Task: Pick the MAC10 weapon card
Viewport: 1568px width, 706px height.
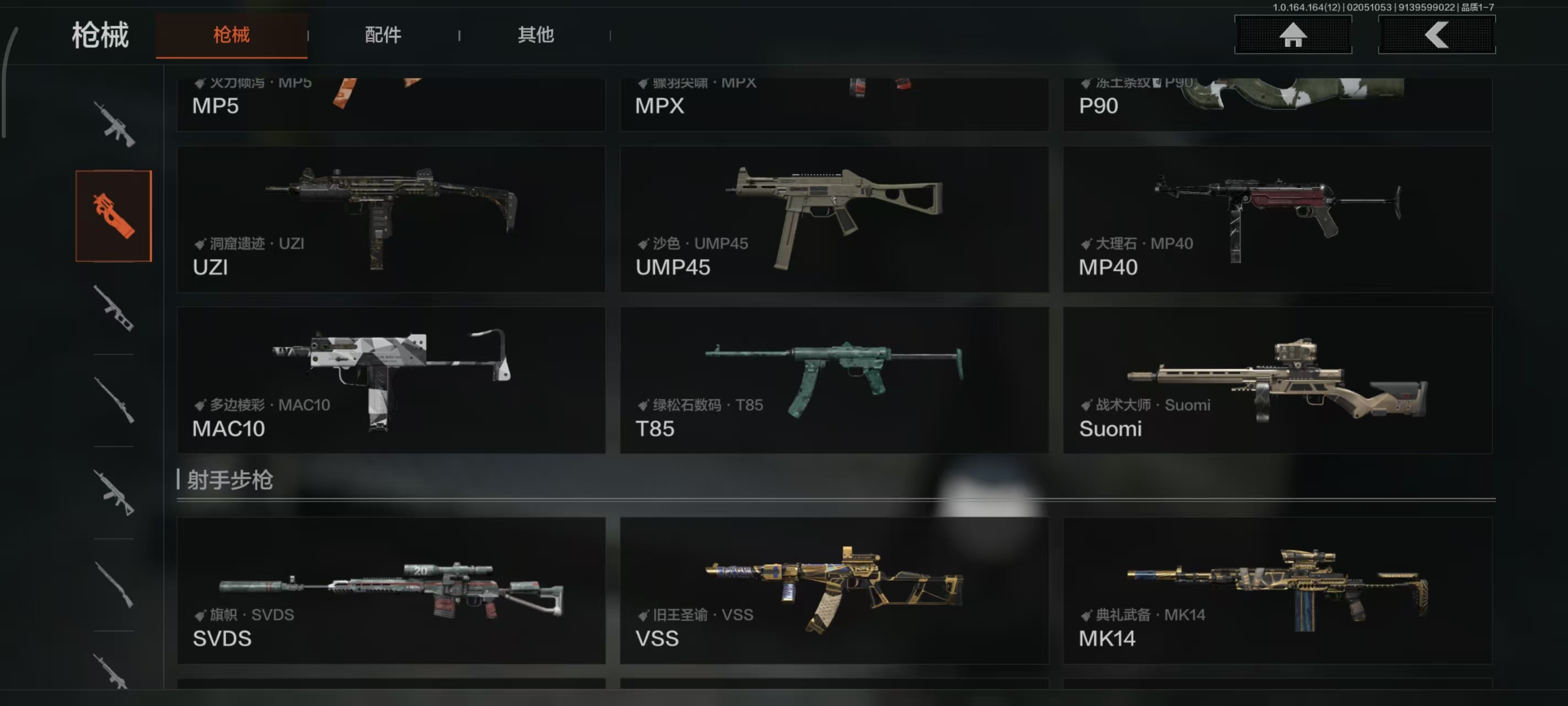Action: pyautogui.click(x=391, y=379)
